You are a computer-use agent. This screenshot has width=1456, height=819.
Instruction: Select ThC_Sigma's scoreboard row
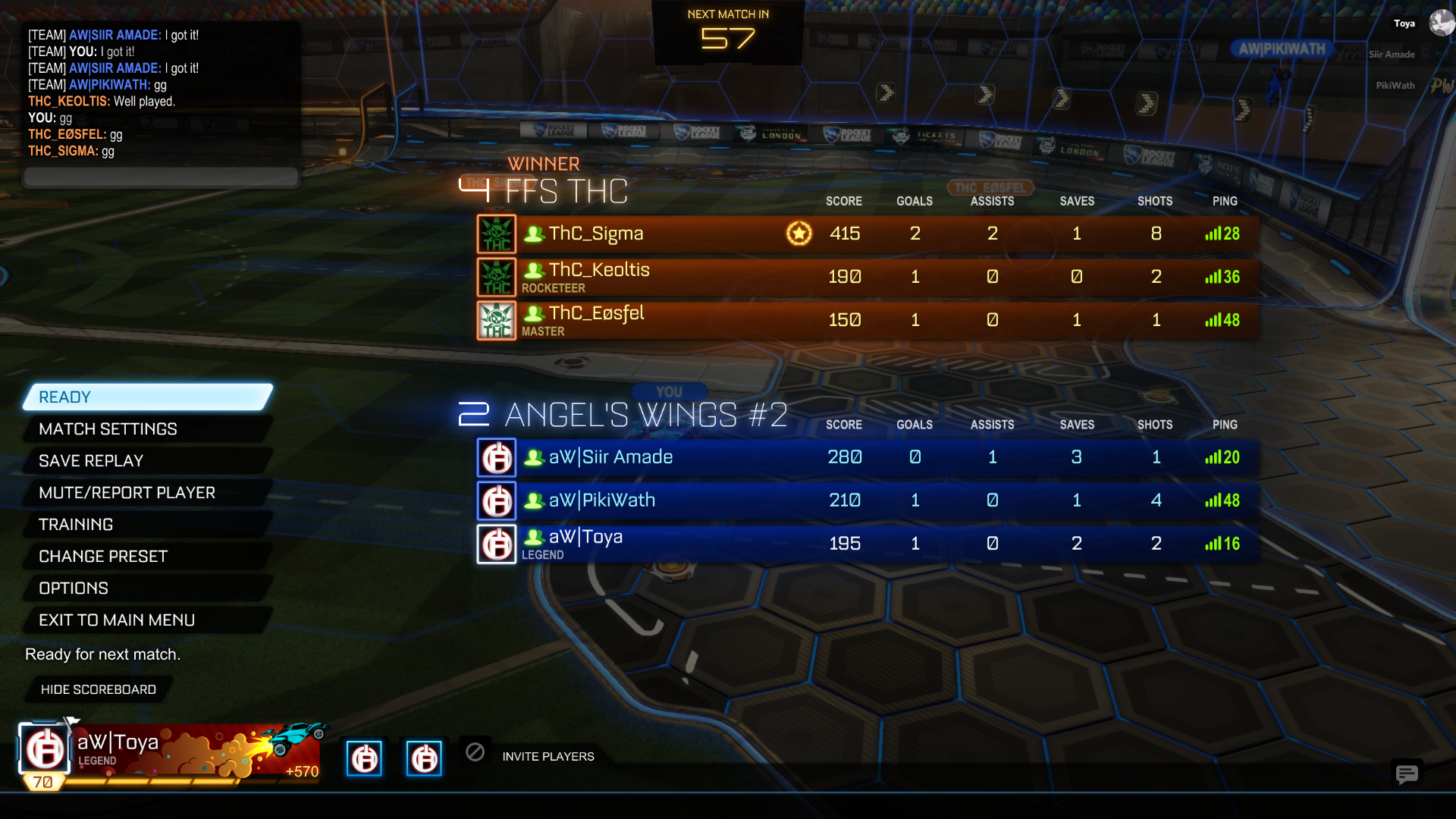pyautogui.click(x=868, y=234)
